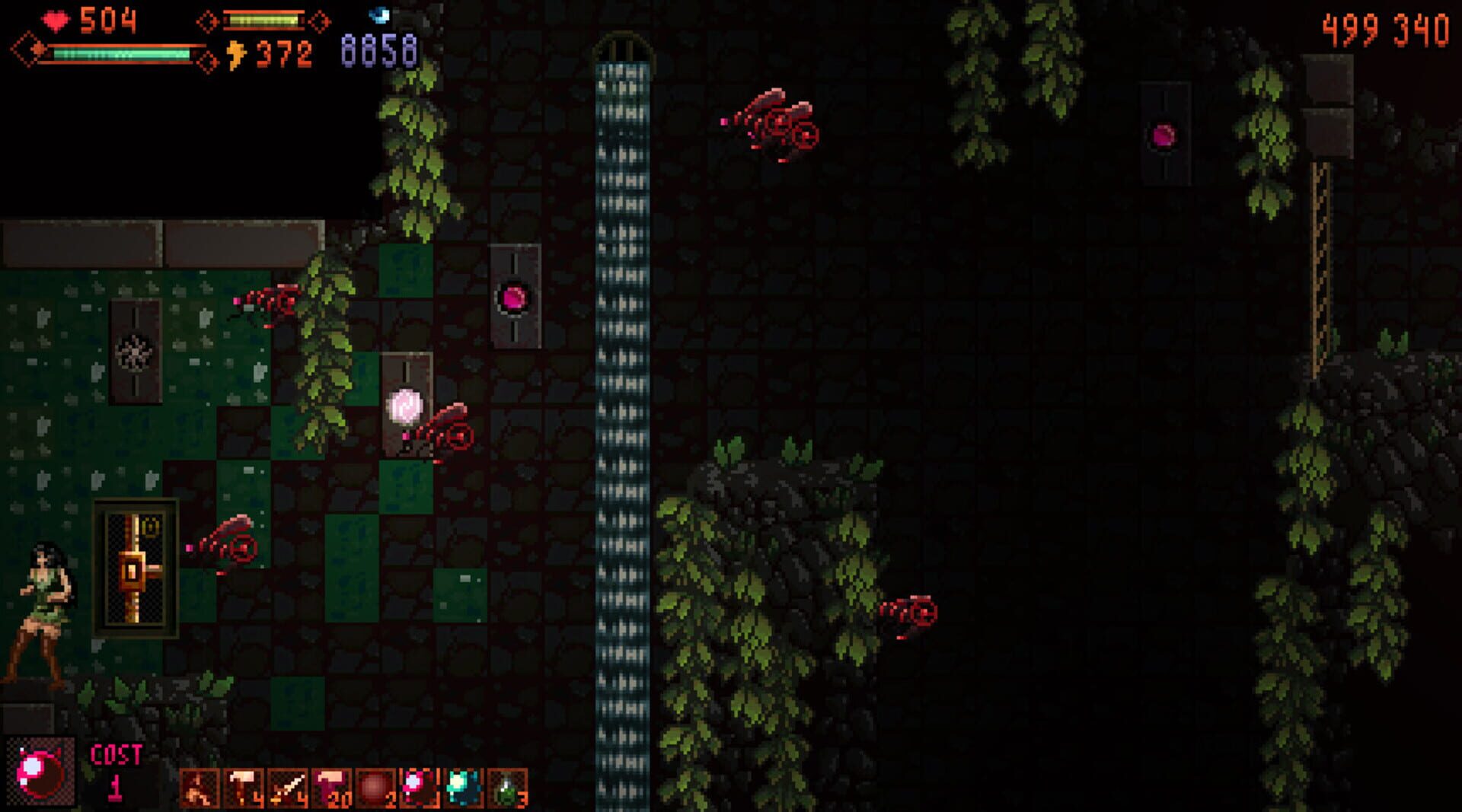Pick the red orb item with quantity 2
Screen dimensions: 1462x812
[374, 785]
